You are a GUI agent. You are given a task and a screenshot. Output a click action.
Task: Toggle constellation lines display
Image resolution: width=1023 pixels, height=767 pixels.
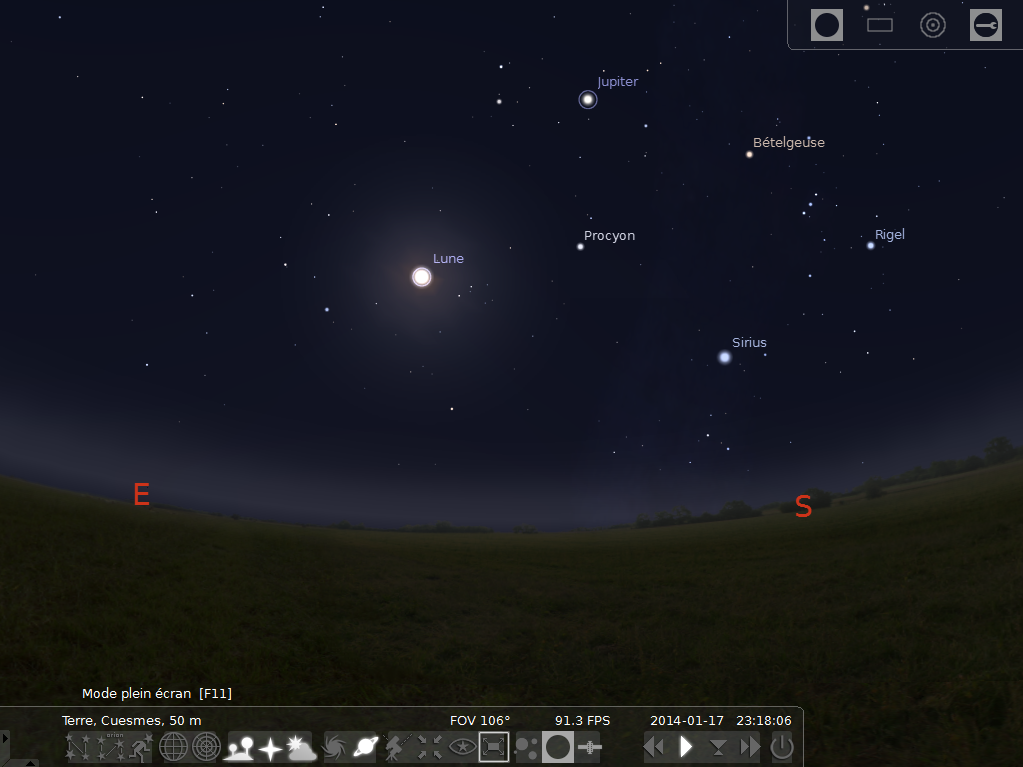click(77, 746)
